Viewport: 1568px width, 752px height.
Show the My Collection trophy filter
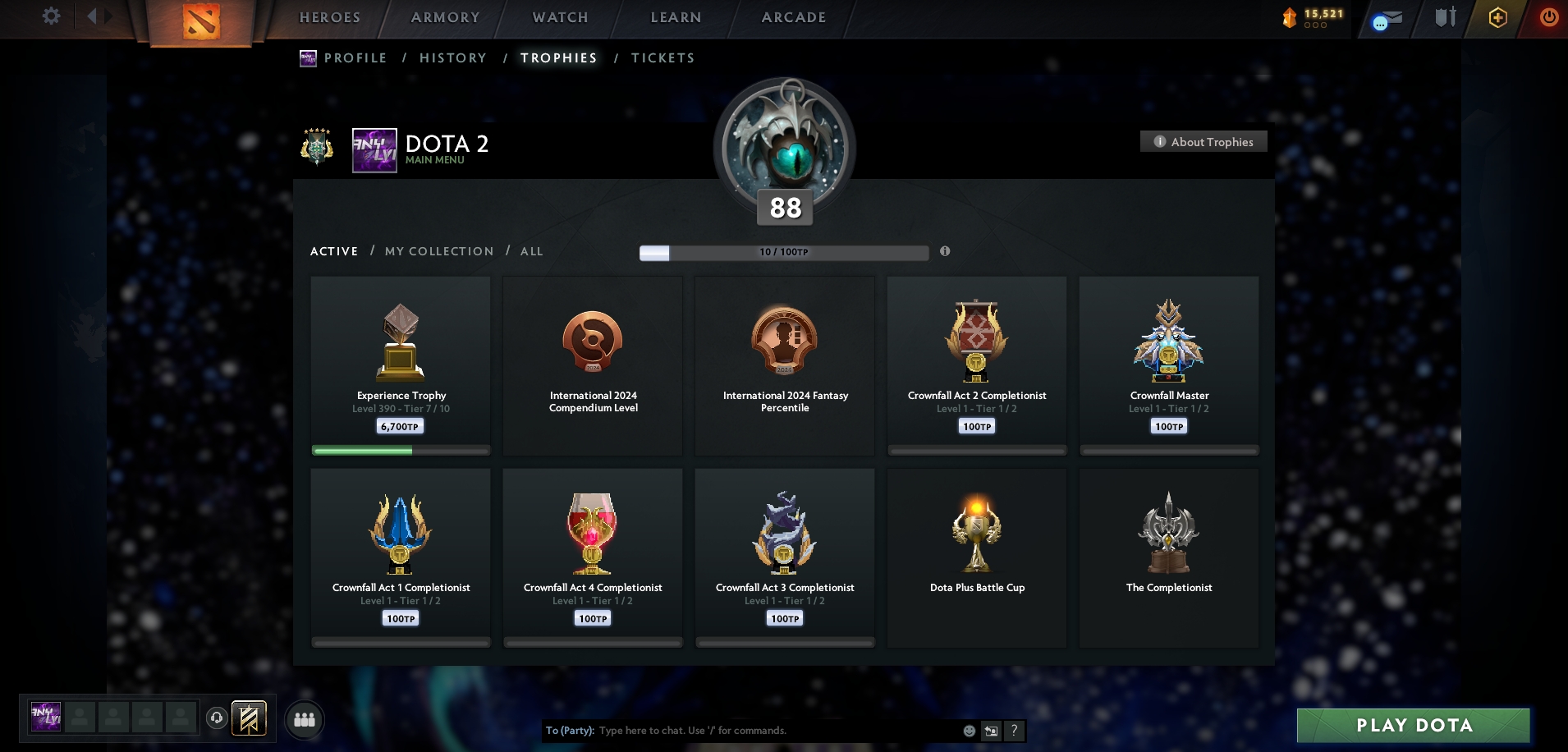(439, 251)
